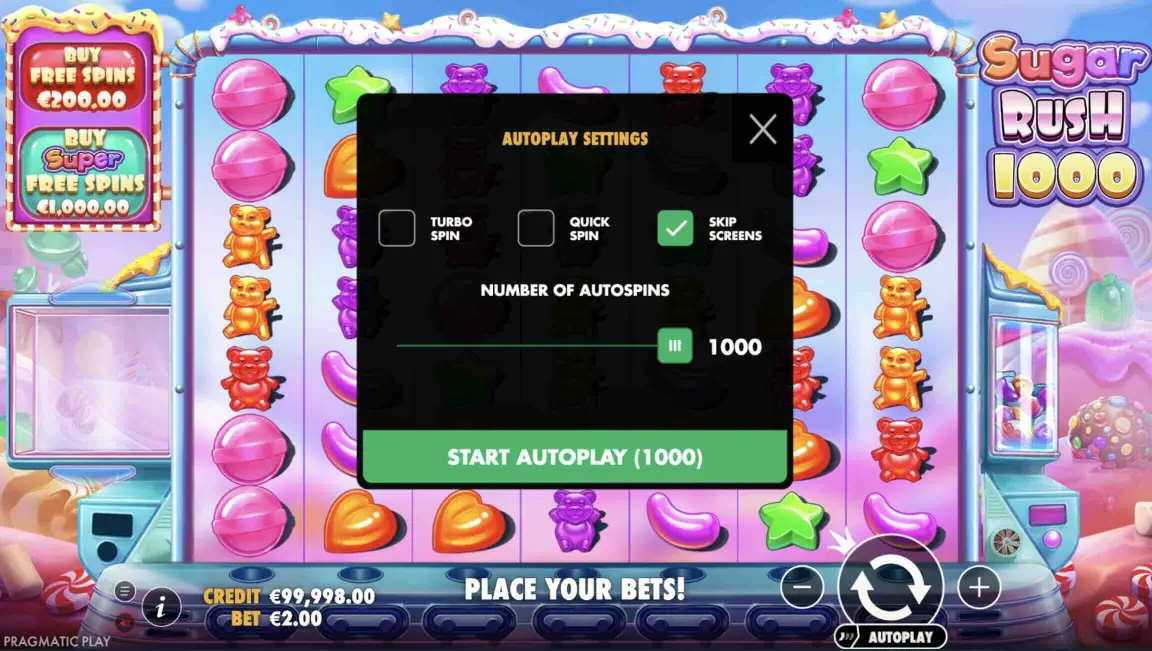Start Autoplay with 1000 spins

tap(575, 457)
